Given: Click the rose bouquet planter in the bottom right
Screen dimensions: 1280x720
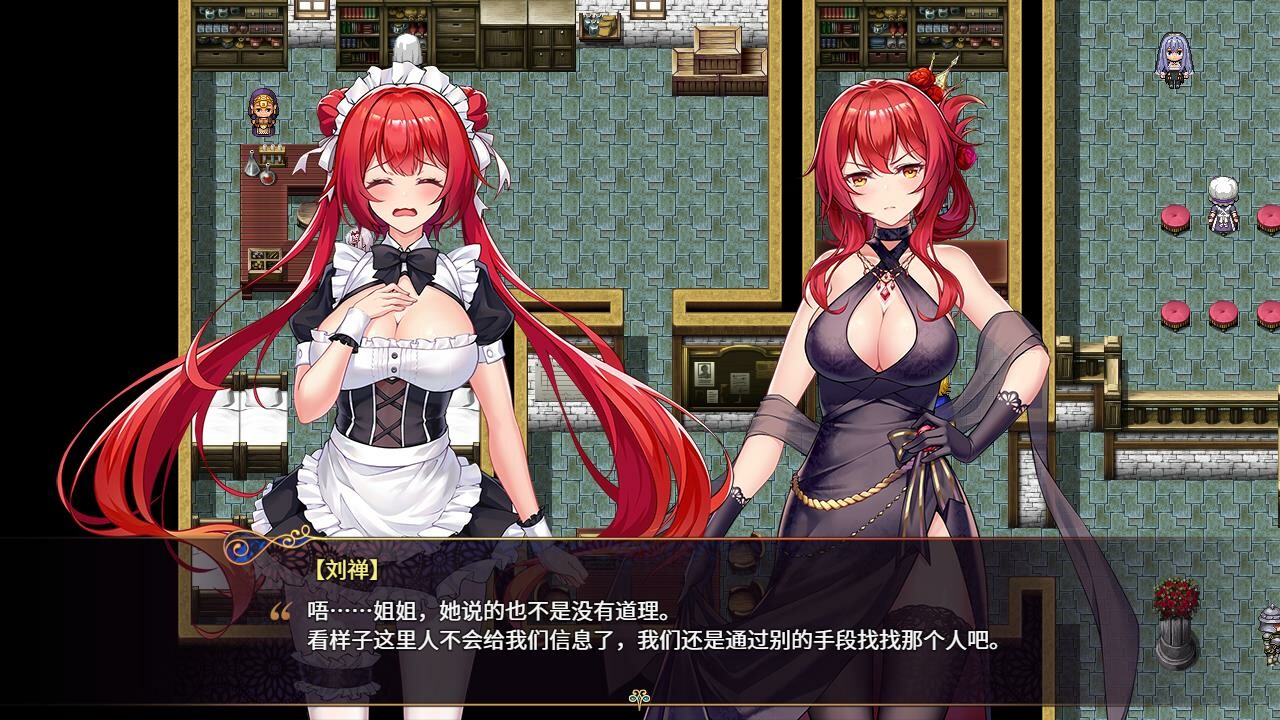Looking at the screenshot, I should click(x=1176, y=600).
